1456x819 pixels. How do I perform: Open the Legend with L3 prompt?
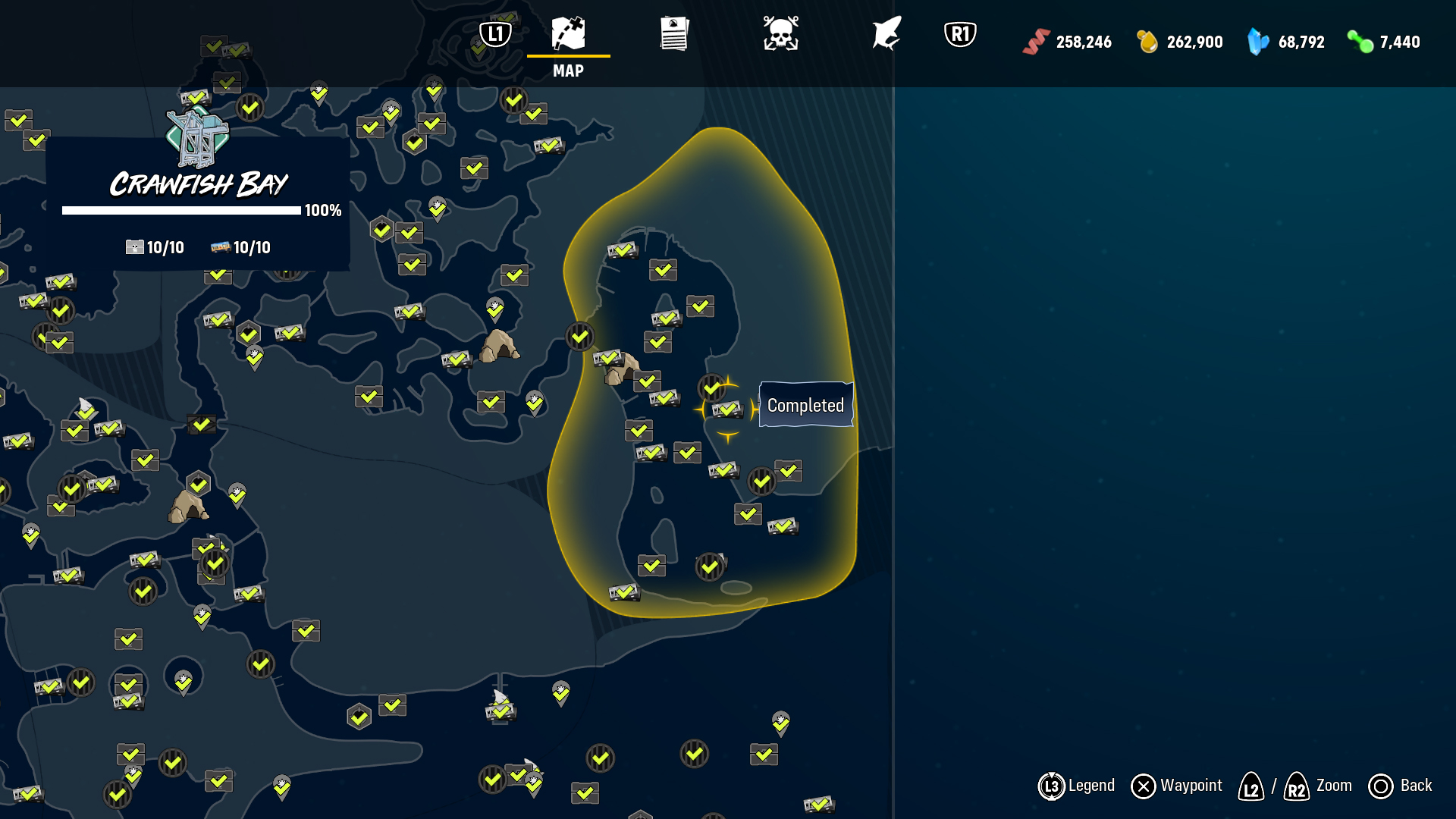tap(1053, 786)
